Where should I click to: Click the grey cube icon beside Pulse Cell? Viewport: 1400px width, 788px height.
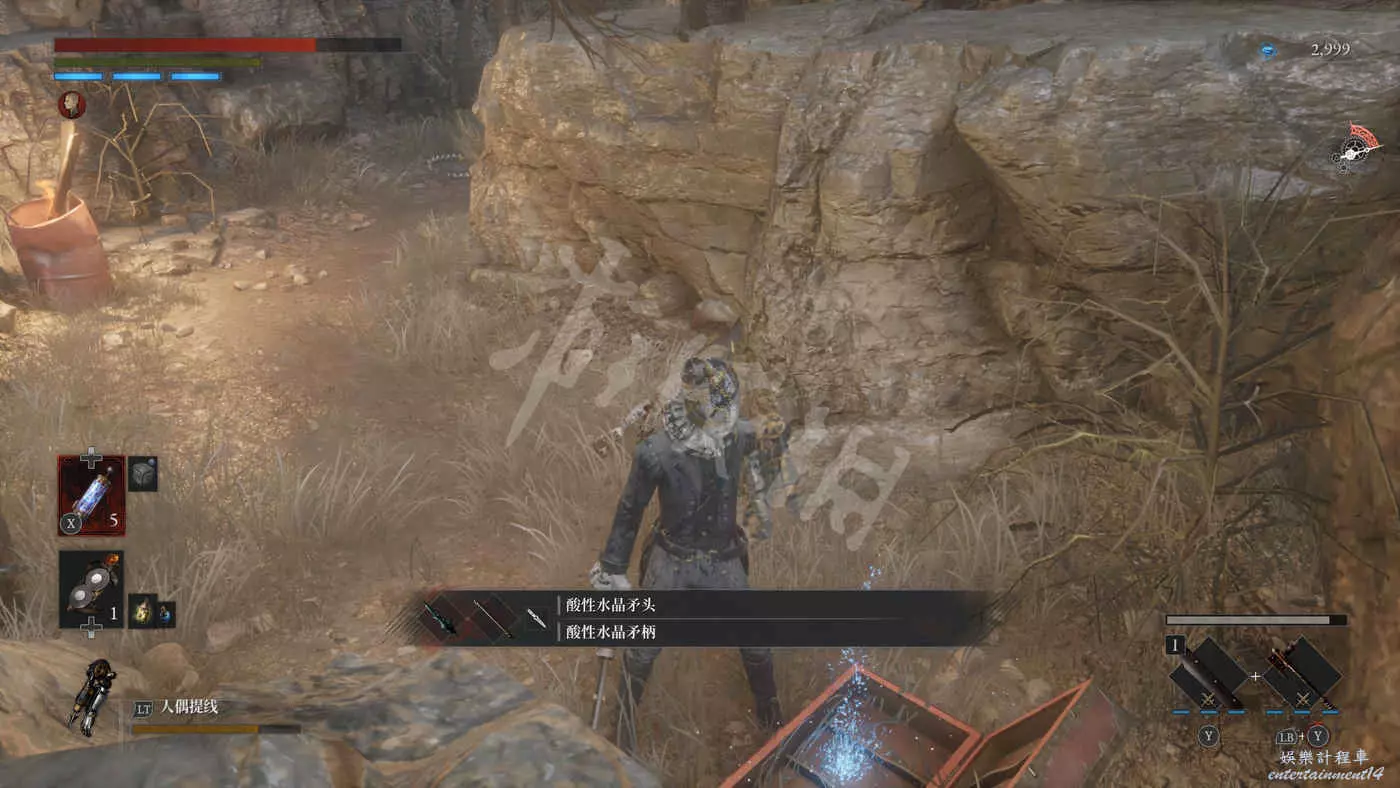pyautogui.click(x=143, y=474)
